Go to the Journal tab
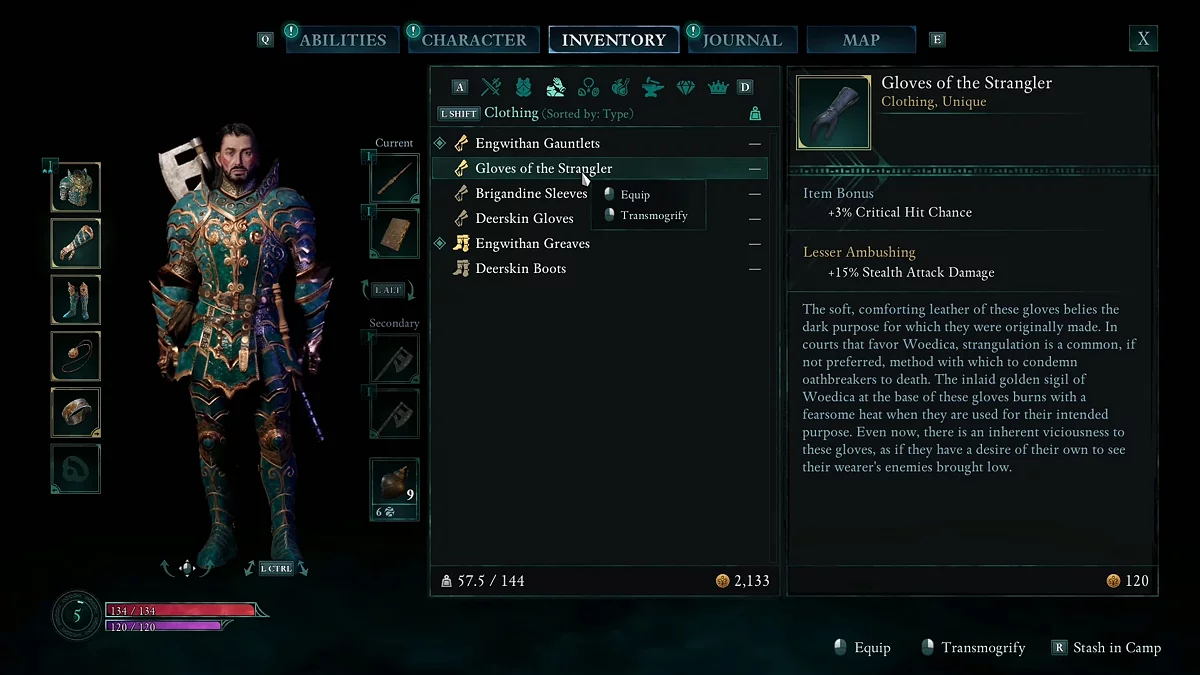The image size is (1200, 675). (x=742, y=40)
